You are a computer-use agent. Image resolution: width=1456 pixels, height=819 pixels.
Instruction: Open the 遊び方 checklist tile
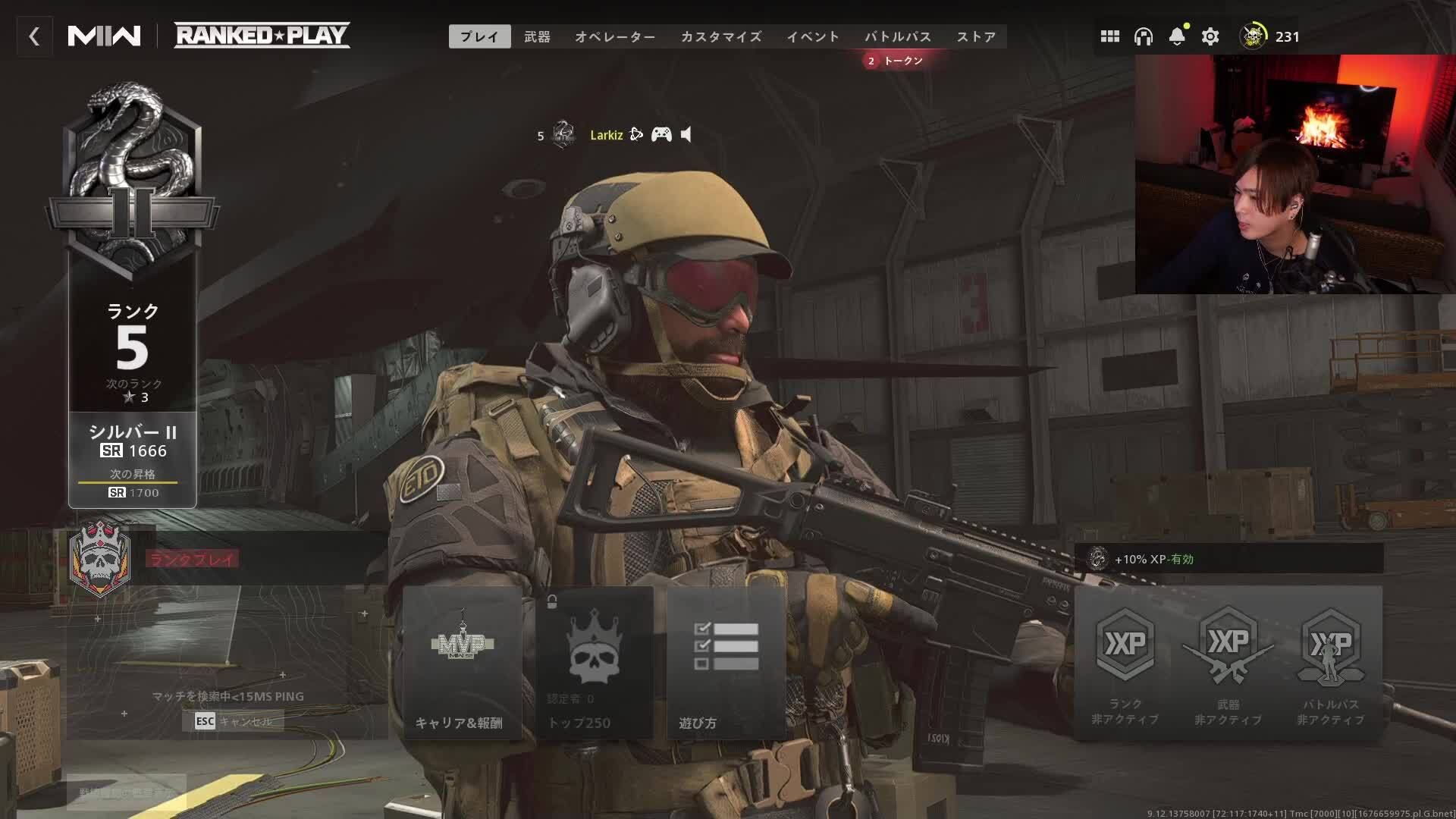click(726, 664)
